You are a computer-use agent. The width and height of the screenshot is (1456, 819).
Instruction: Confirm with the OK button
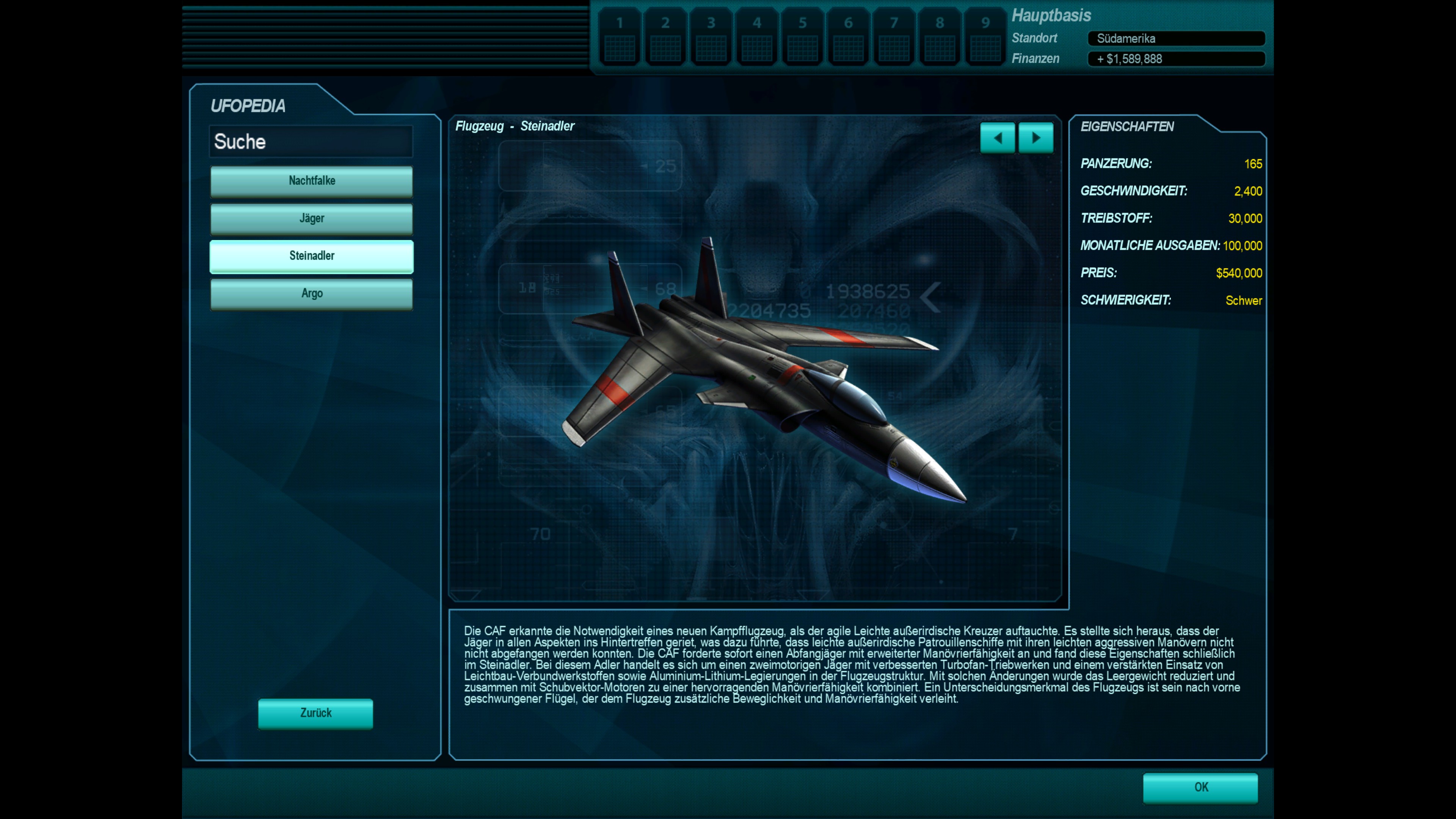[1200, 788]
